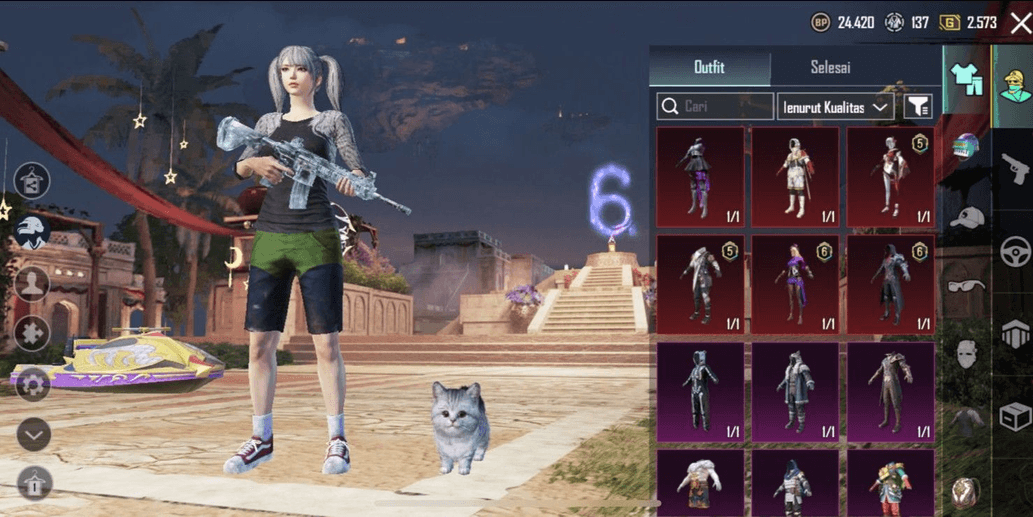Image resolution: width=1033 pixels, height=517 pixels.
Task: Open the Menurut Kualitas sort dropdown
Action: click(x=835, y=107)
